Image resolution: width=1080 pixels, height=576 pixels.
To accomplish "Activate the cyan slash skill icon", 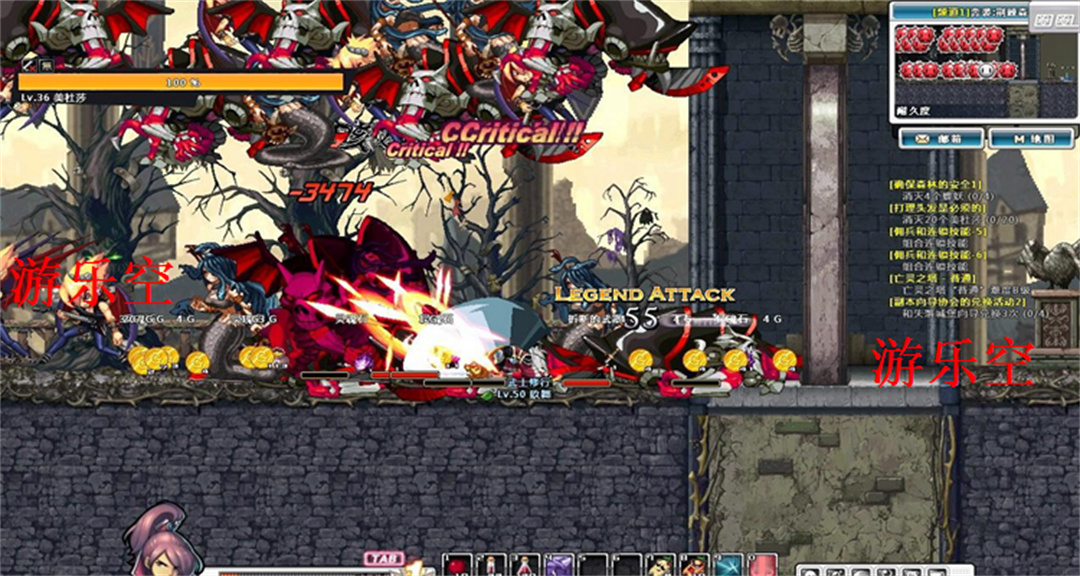I will (x=728, y=565).
